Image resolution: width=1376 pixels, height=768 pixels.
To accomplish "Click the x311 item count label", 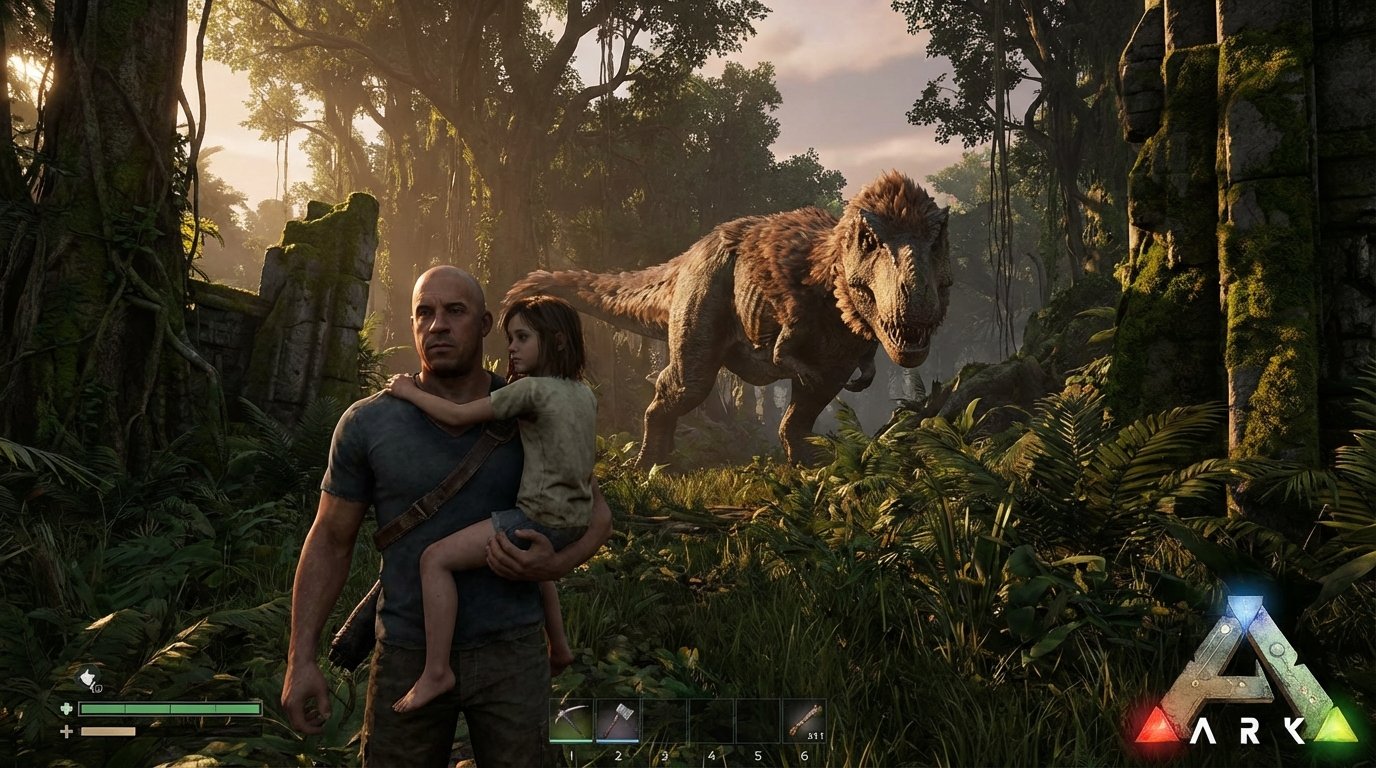I will tap(814, 736).
